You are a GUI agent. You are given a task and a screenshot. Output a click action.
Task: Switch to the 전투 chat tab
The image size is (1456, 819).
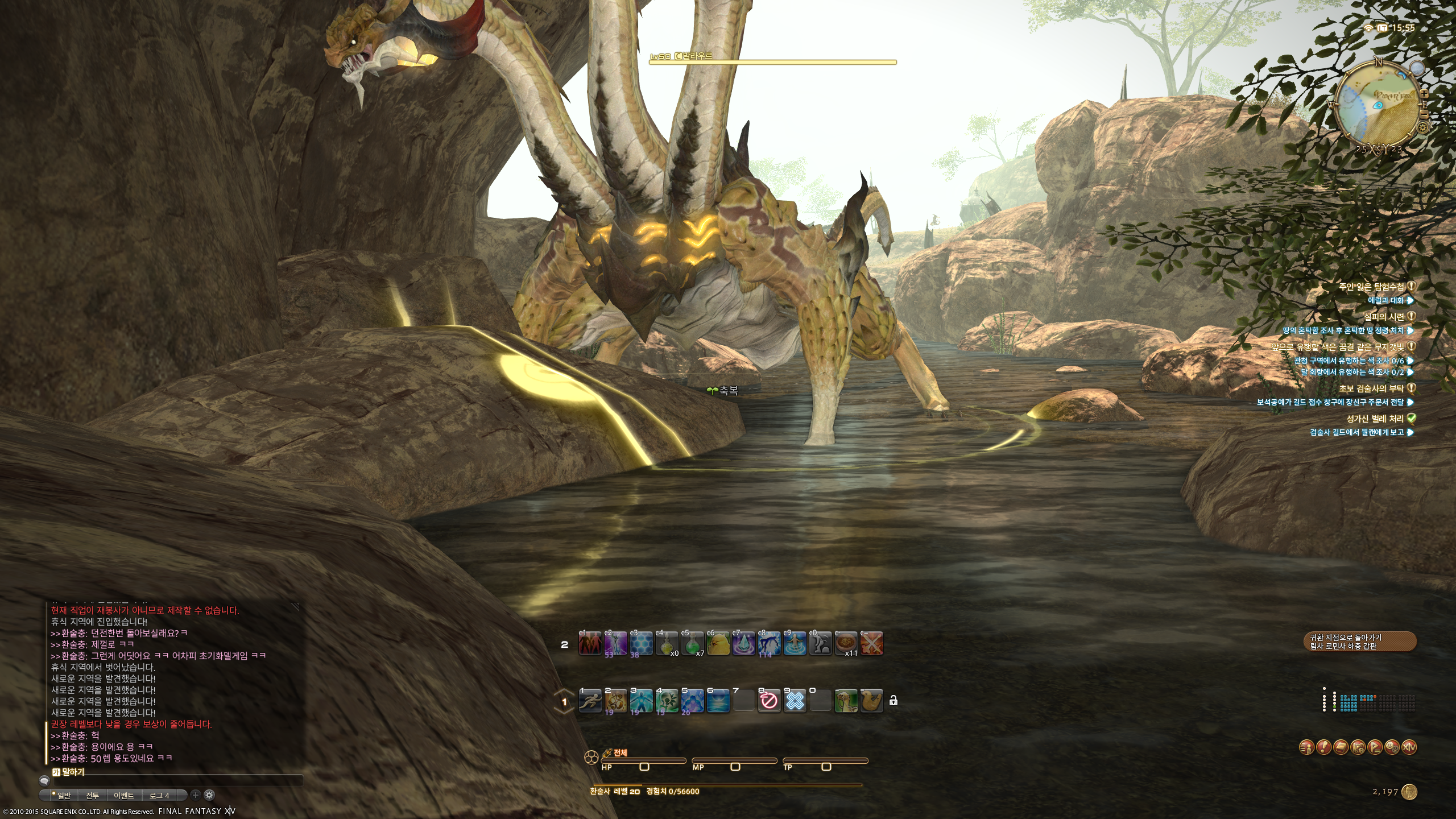click(92, 795)
